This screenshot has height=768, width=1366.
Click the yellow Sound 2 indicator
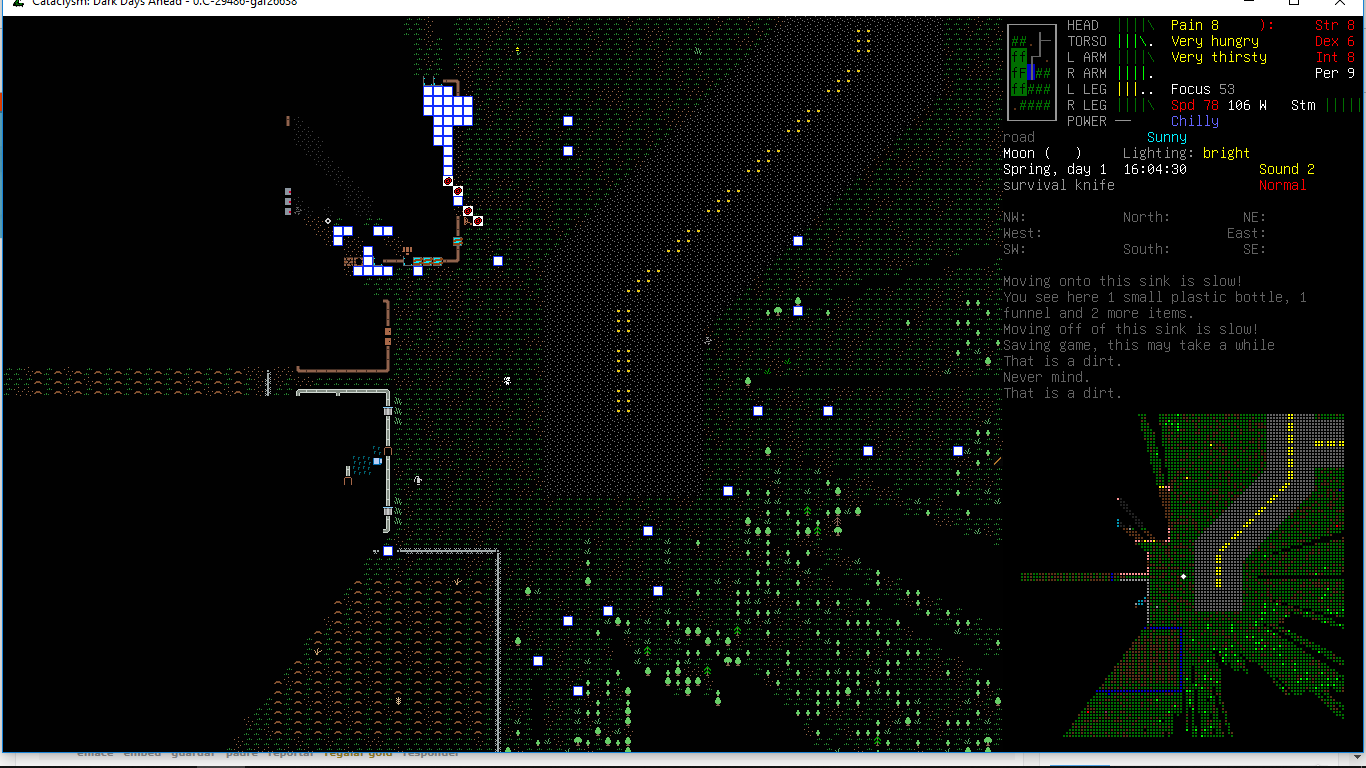1287,169
